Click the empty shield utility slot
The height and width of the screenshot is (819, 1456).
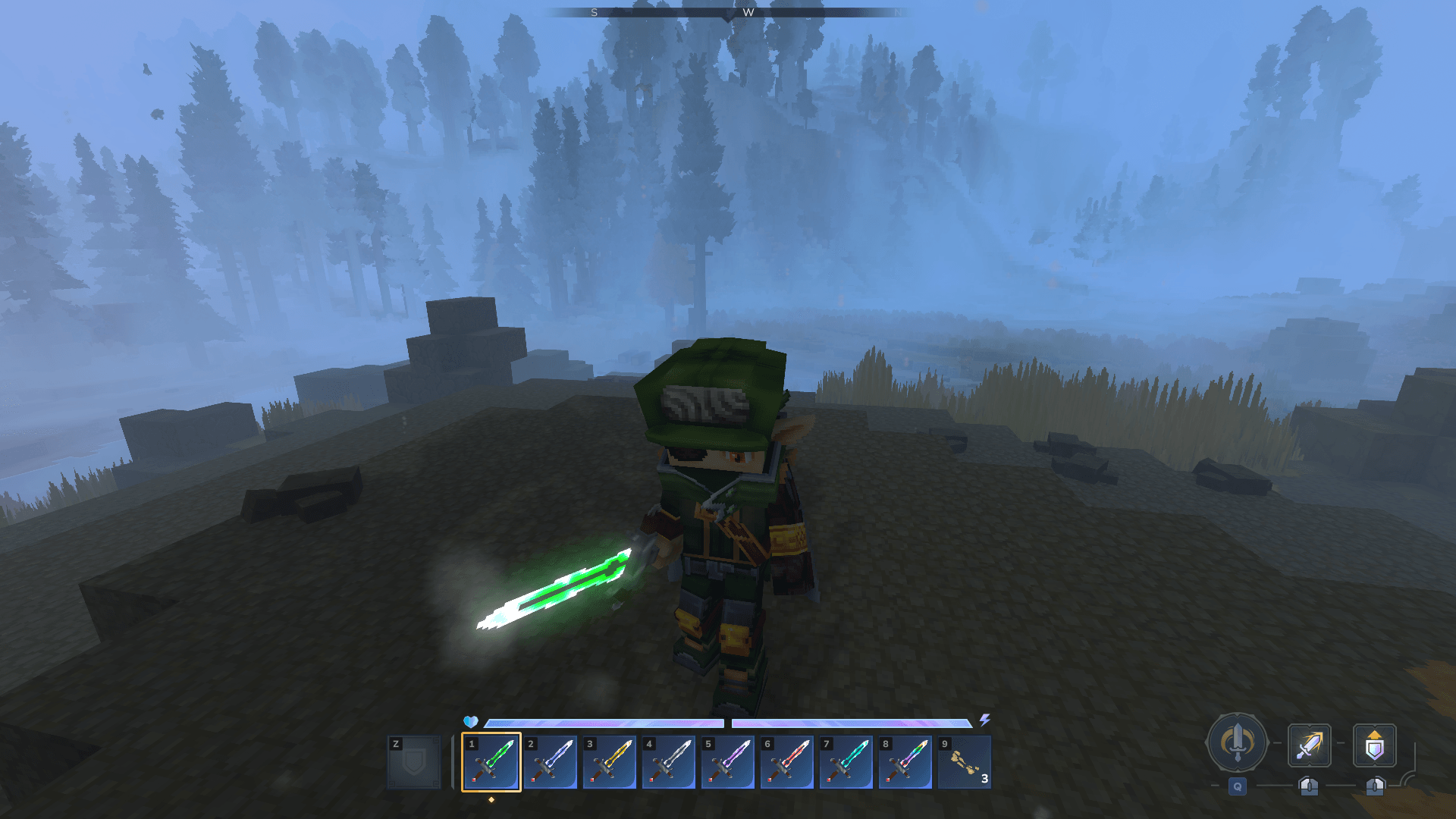click(x=414, y=762)
